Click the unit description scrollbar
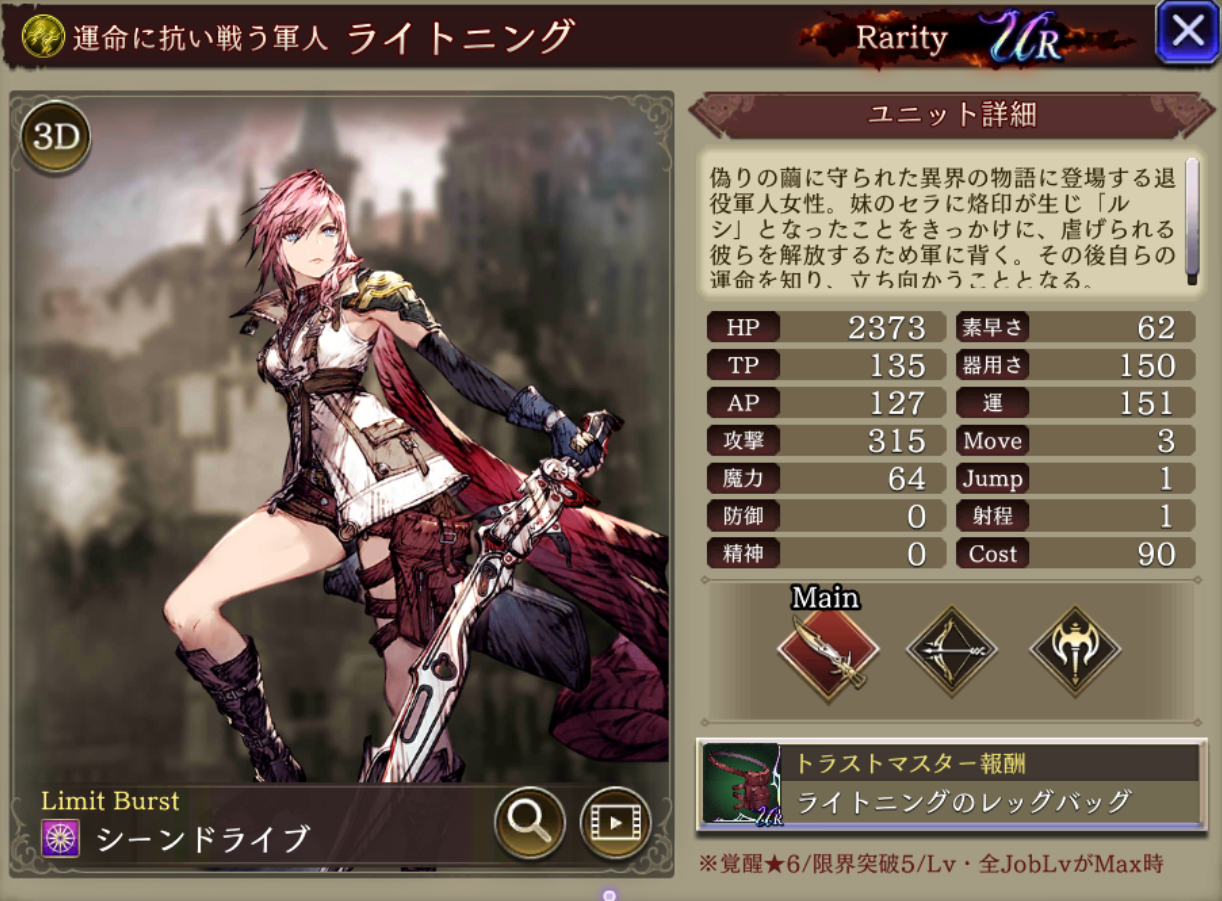 [x=1191, y=220]
